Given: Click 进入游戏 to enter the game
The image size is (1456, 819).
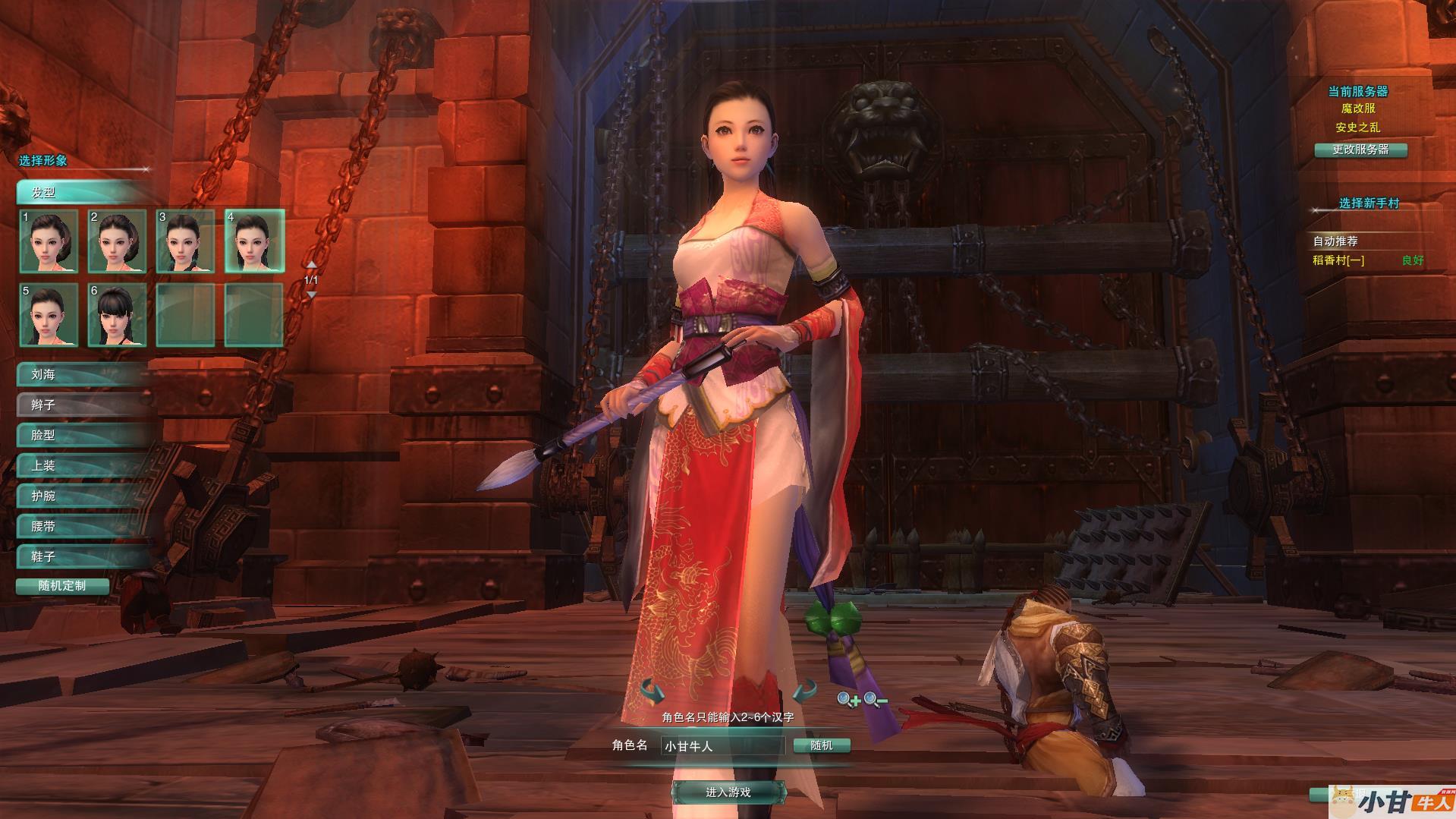Looking at the screenshot, I should pos(728,792).
